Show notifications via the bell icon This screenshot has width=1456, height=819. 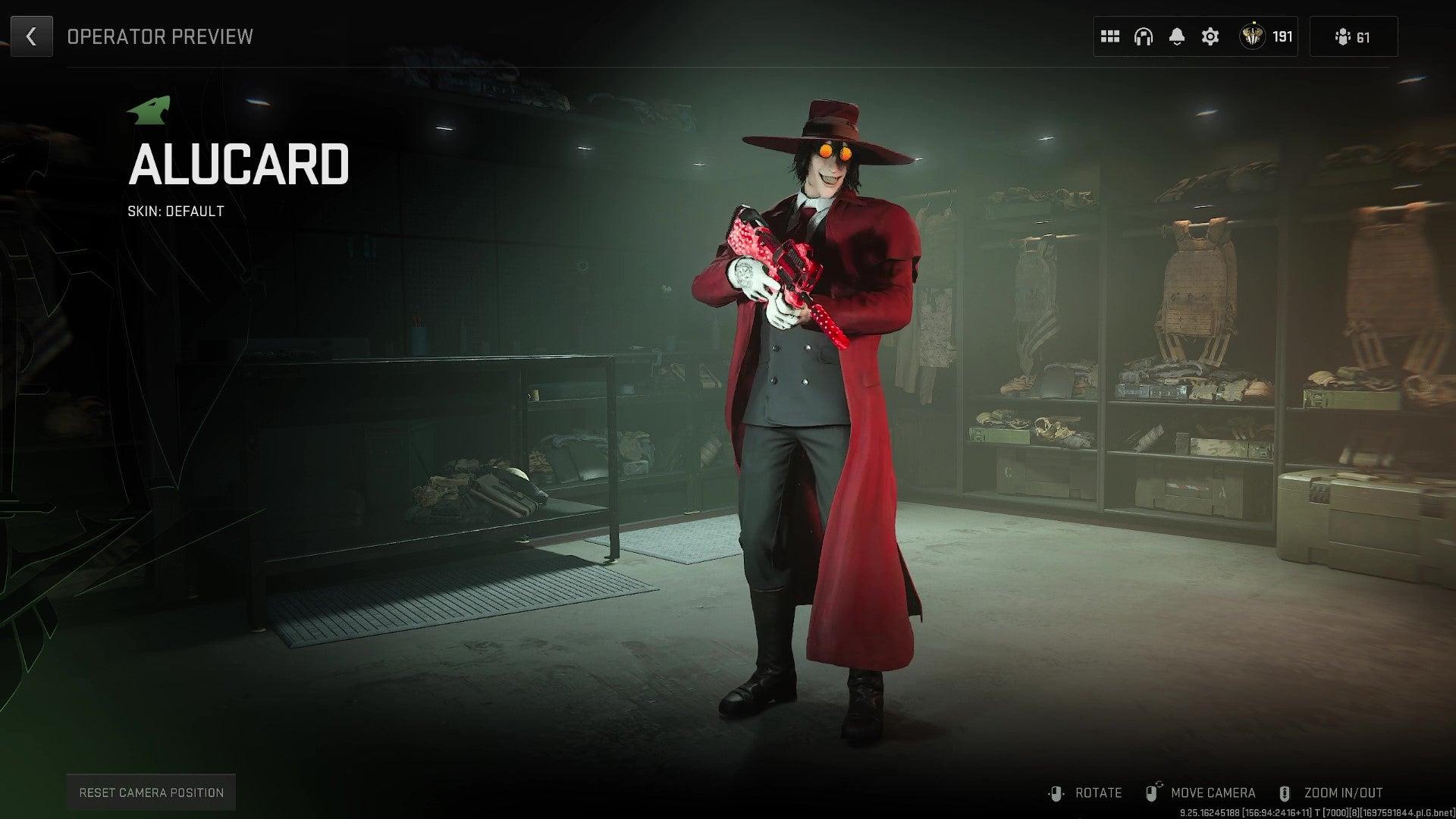(x=1177, y=36)
